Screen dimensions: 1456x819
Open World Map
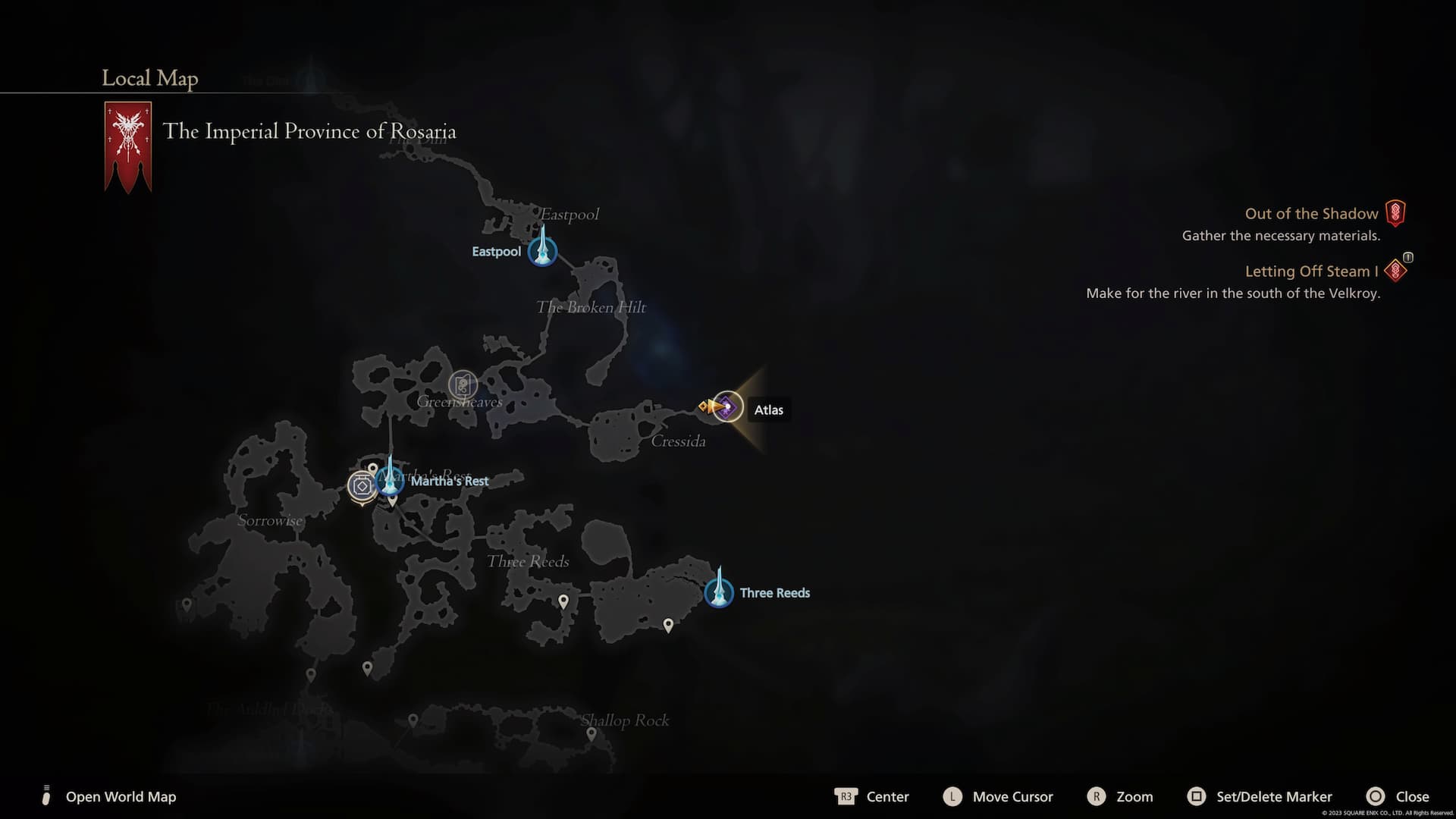point(120,796)
